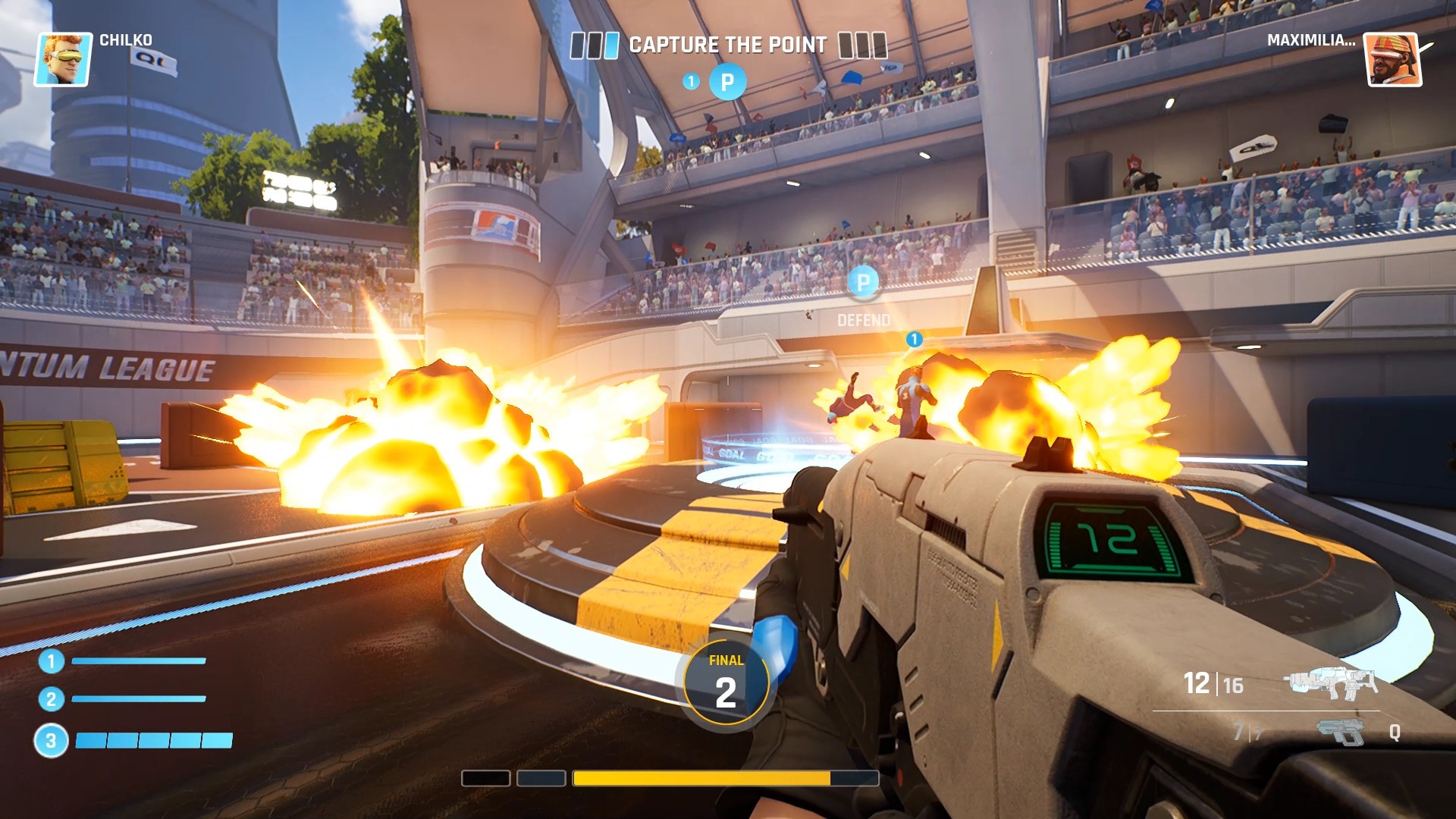The height and width of the screenshot is (819, 1456).
Task: Switch to the secondary pistol weapon icon
Action: [x=1341, y=732]
